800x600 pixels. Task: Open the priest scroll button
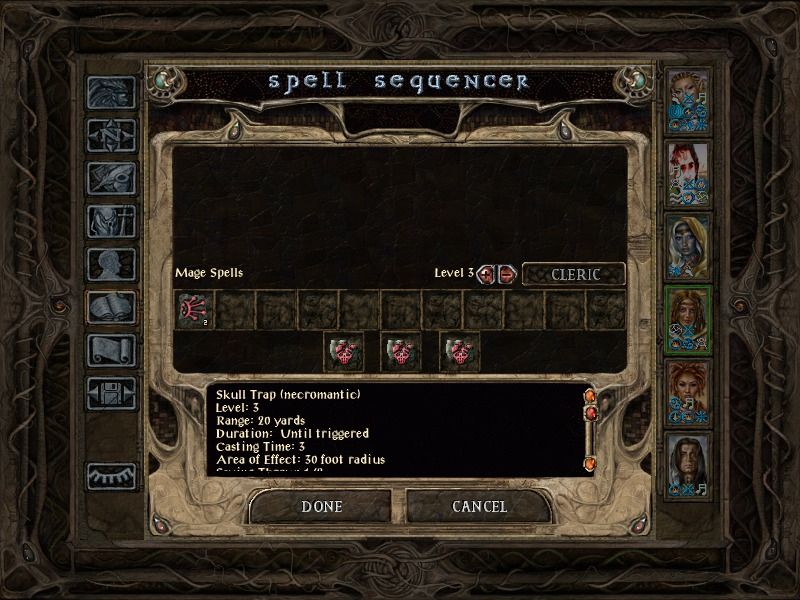pyautogui.click(x=111, y=350)
